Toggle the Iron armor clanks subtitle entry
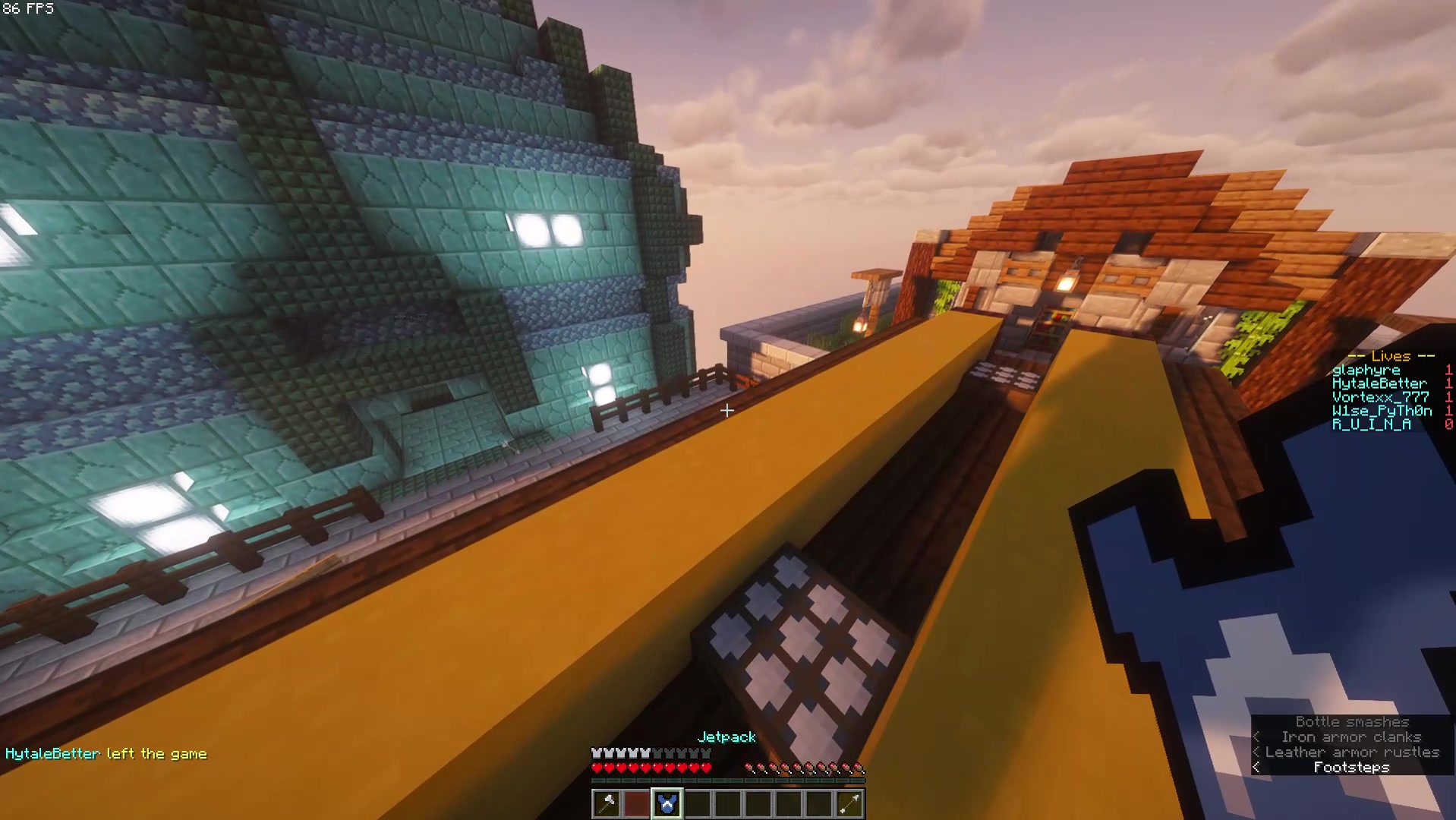The image size is (1456, 820). point(1351,737)
